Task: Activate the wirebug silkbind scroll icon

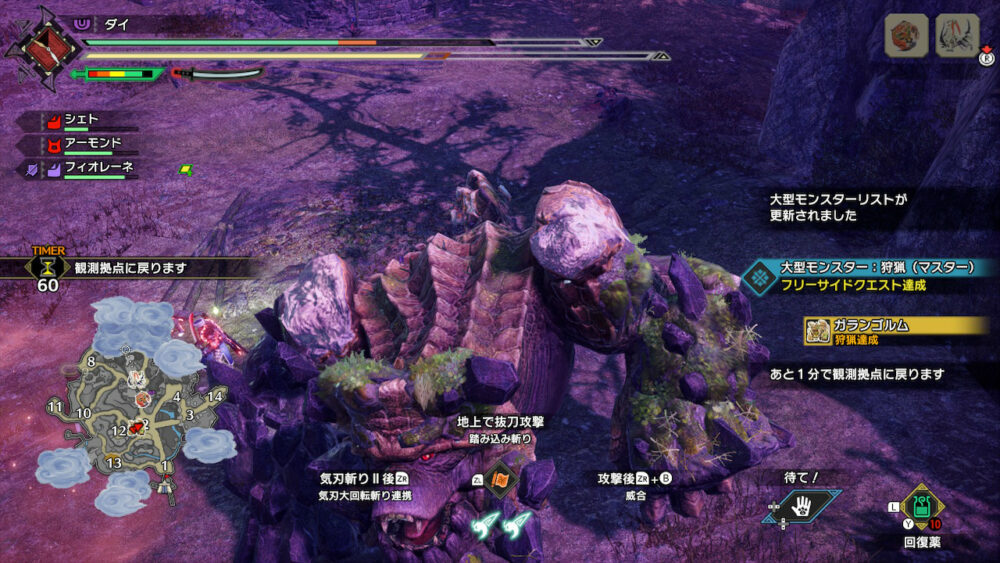Action: (x=499, y=481)
